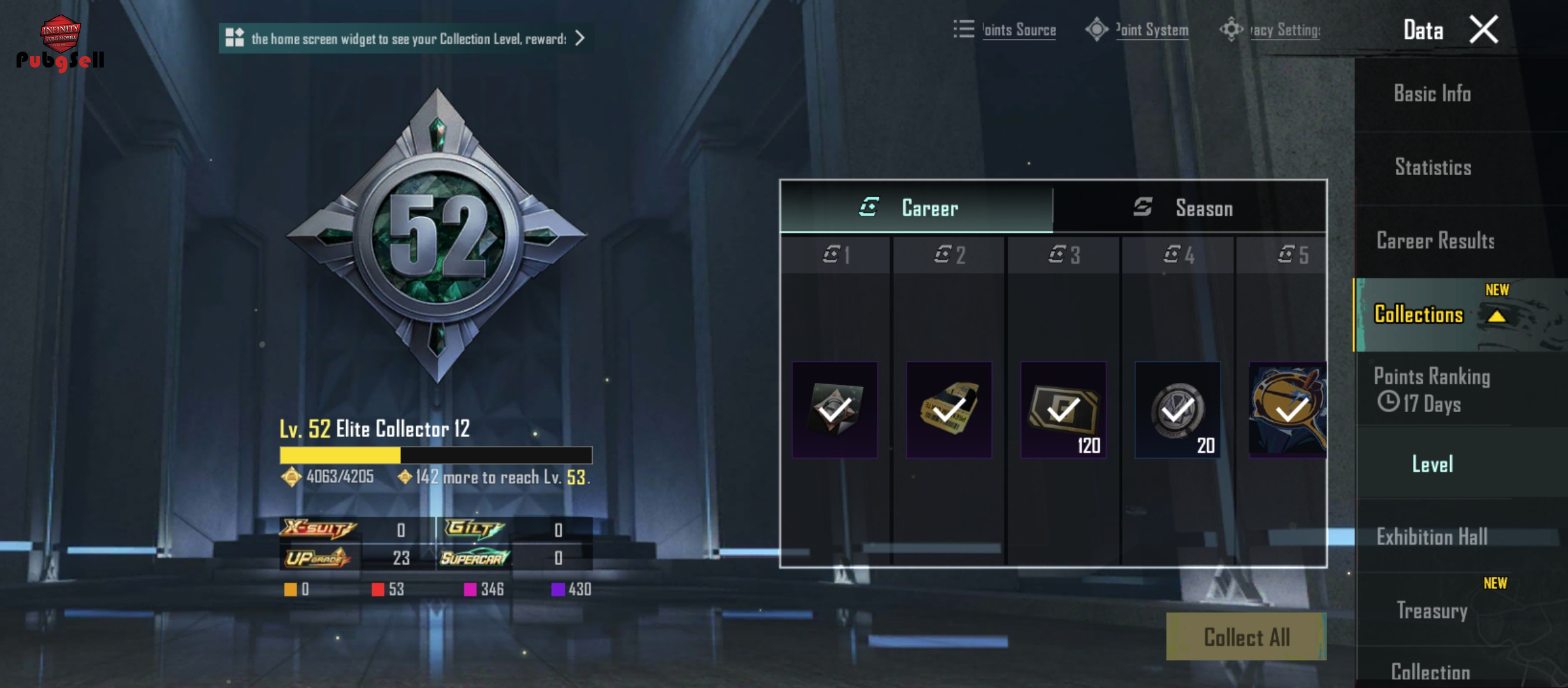The width and height of the screenshot is (1568, 688).
Task: Switch to the Season rewards tab
Action: 1189,208
